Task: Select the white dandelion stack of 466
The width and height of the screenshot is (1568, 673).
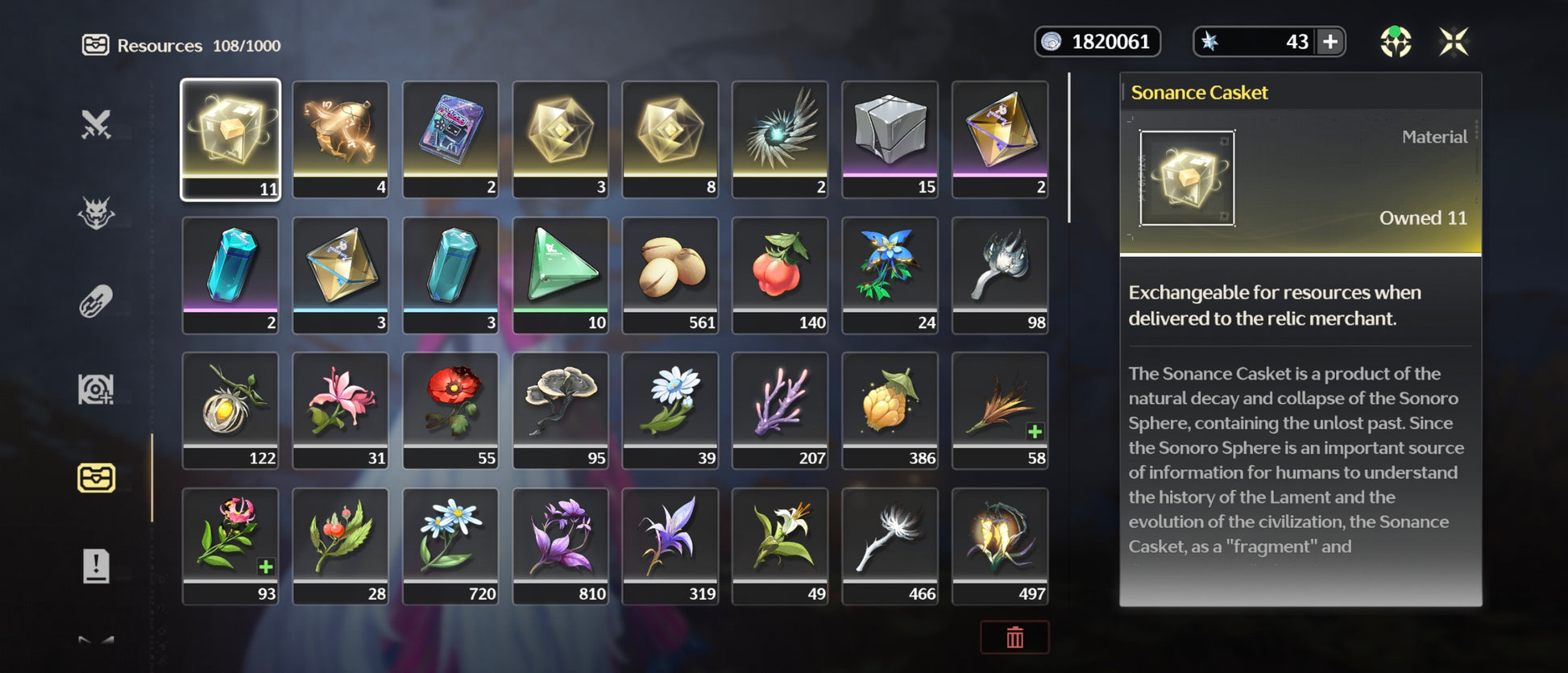Action: pyautogui.click(x=890, y=545)
